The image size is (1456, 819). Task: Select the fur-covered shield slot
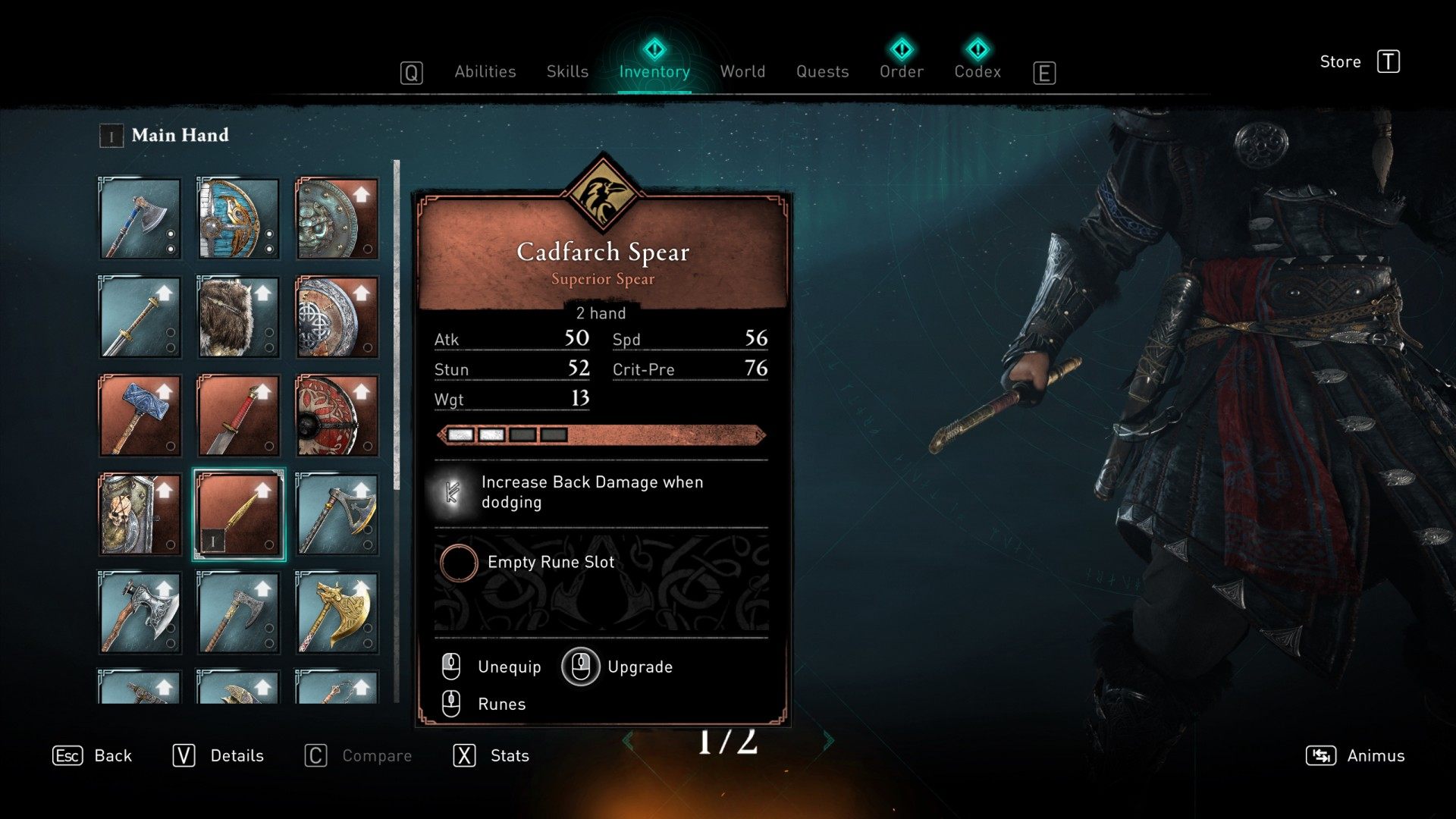pos(238,317)
